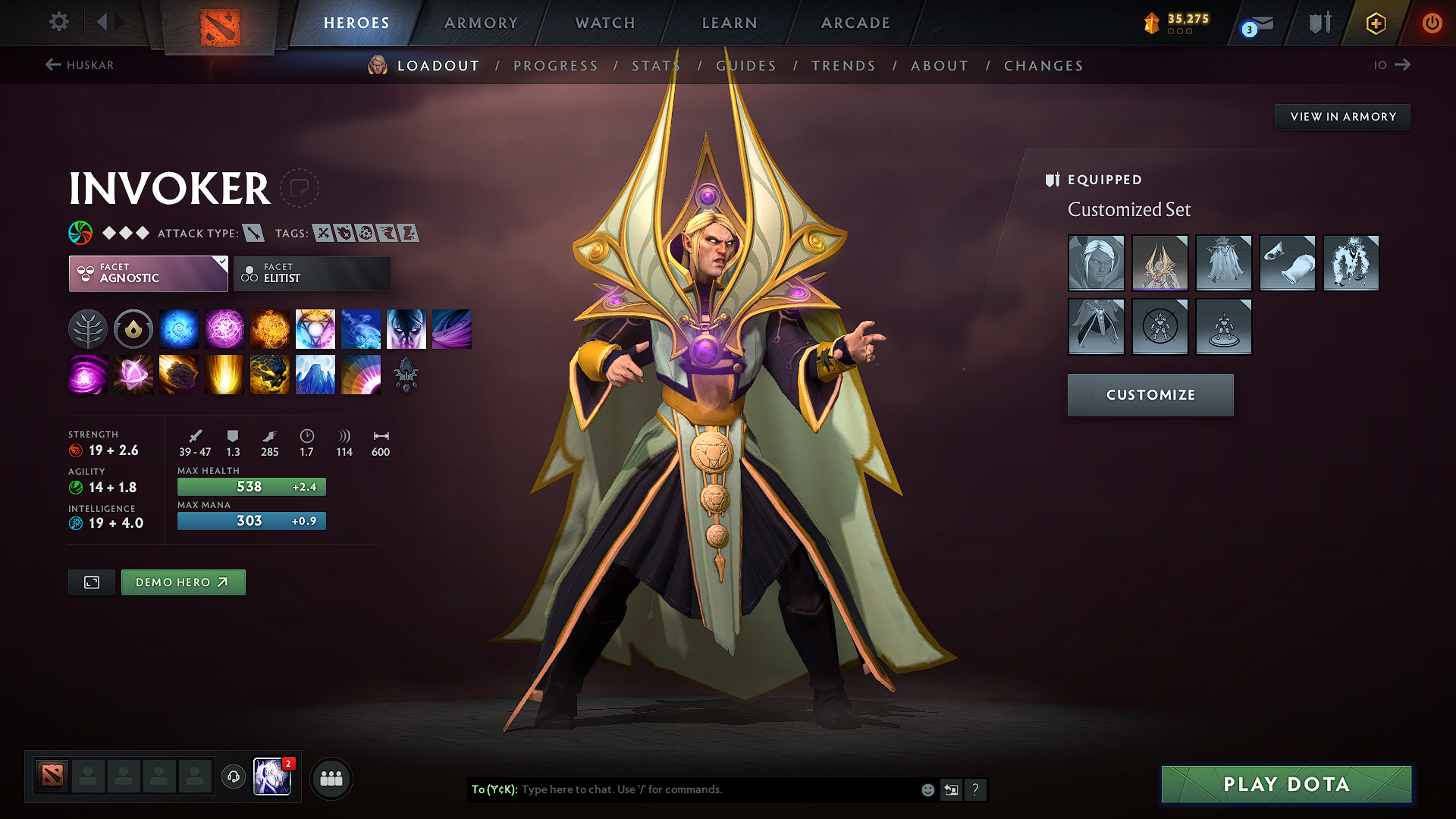
Task: Go to the Learn section
Action: point(730,23)
